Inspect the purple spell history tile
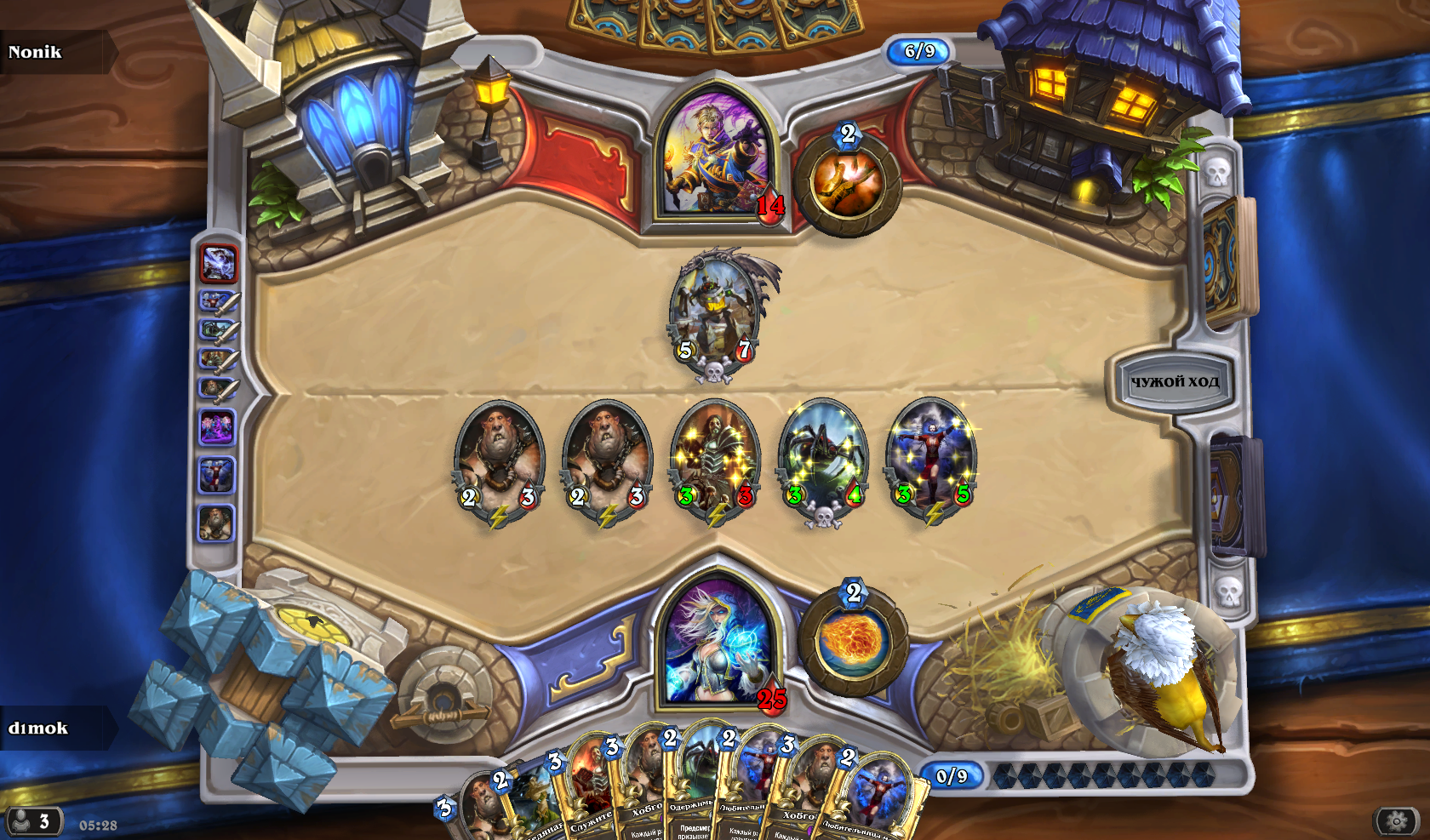This screenshot has height=840, width=1430. click(x=216, y=426)
